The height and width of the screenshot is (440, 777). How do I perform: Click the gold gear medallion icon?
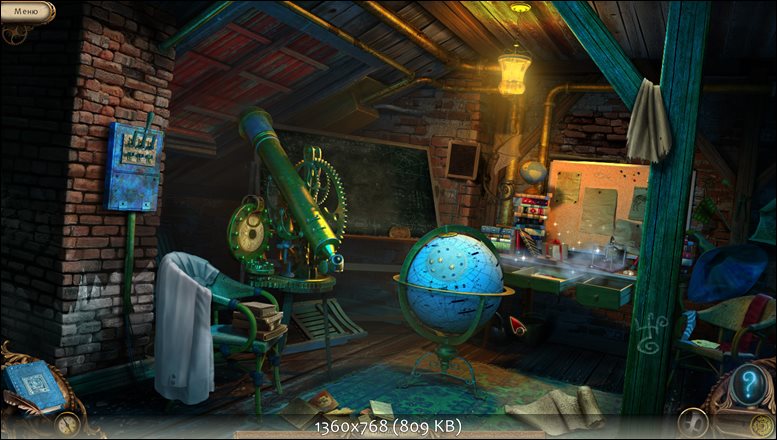tap(761, 427)
